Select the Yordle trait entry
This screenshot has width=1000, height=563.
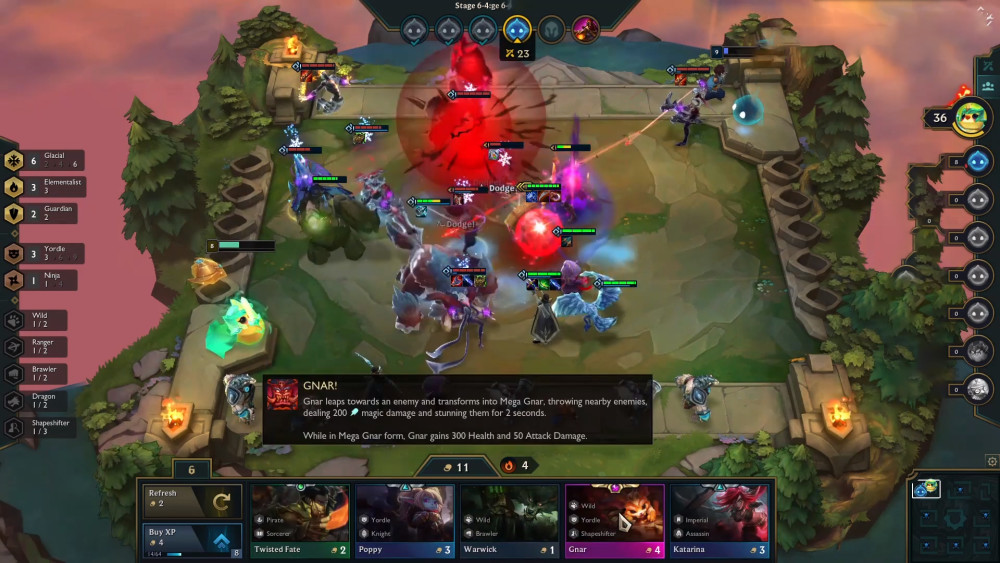point(45,254)
